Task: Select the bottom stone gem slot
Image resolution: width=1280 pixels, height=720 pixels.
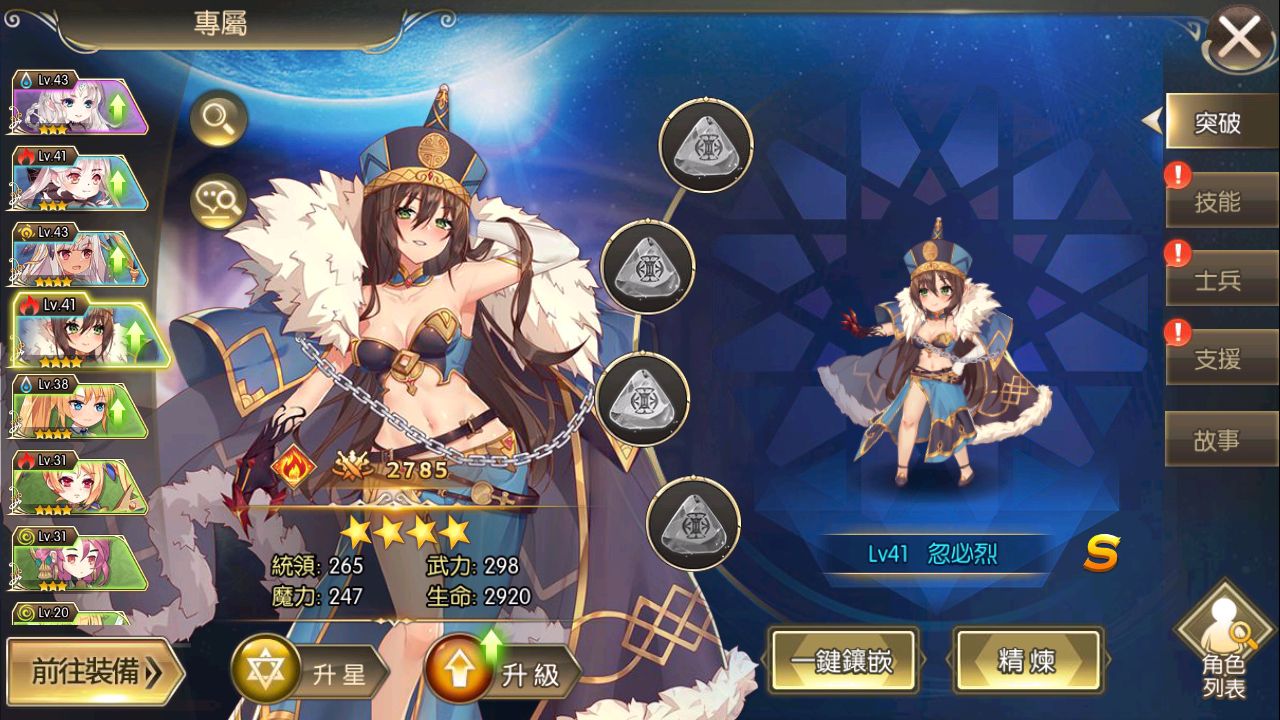Action: [x=693, y=524]
